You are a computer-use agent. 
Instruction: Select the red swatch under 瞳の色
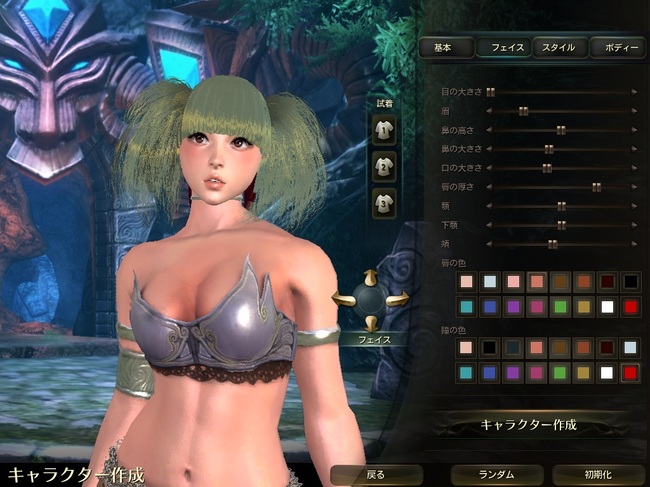(631, 372)
